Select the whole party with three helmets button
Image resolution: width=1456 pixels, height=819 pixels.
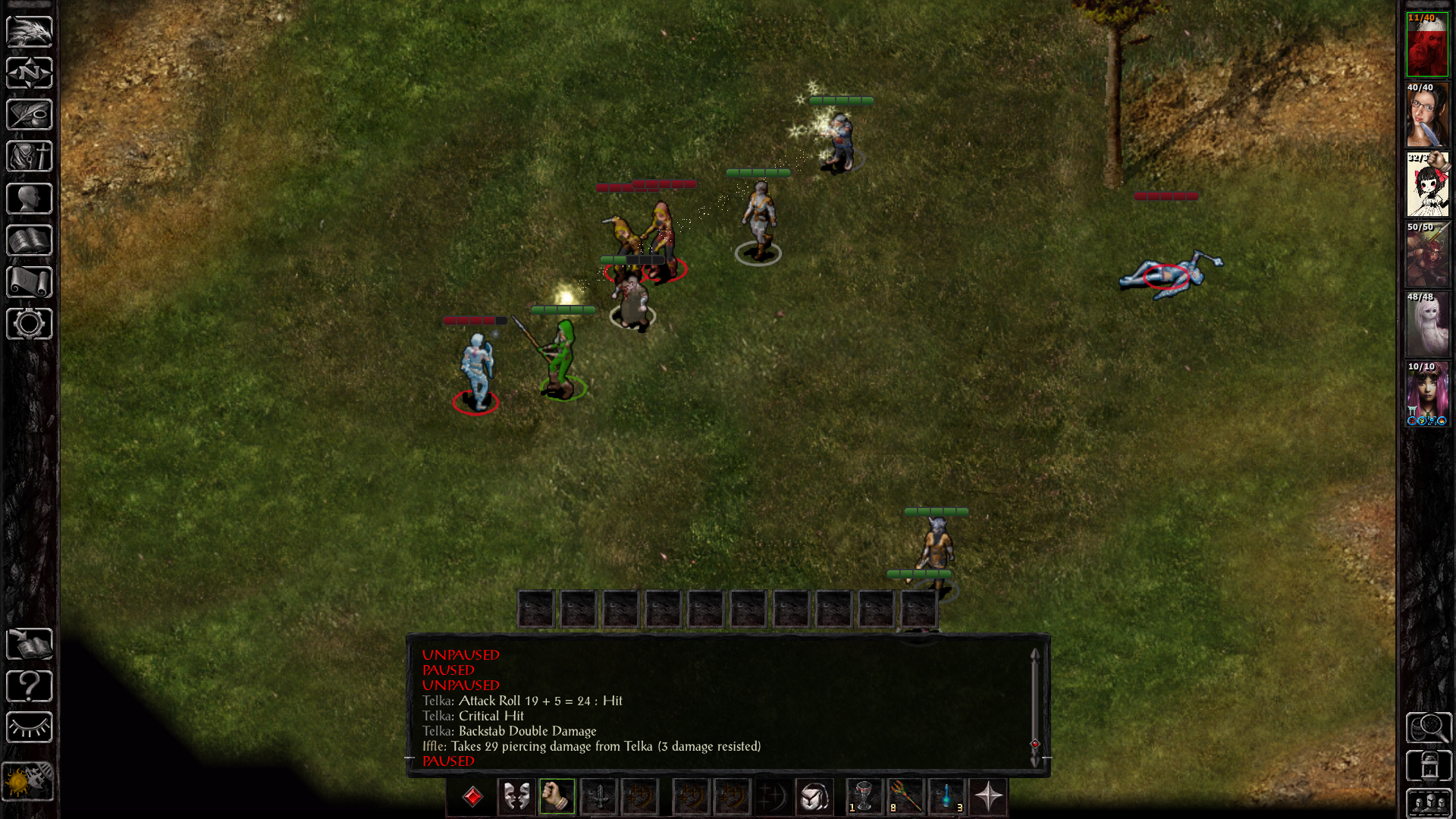(x=1429, y=803)
